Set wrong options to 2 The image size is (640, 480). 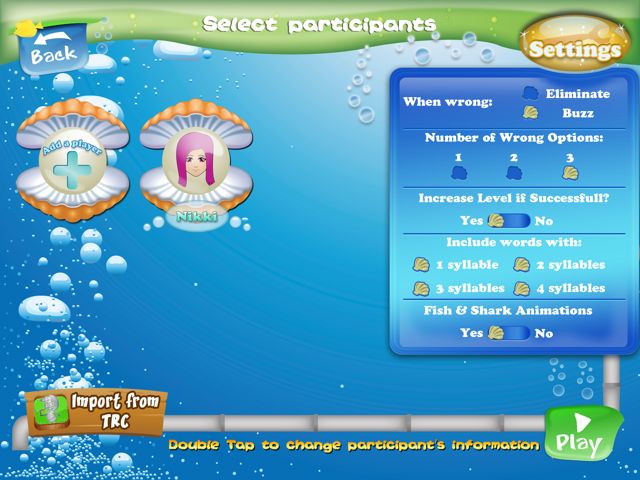513,172
